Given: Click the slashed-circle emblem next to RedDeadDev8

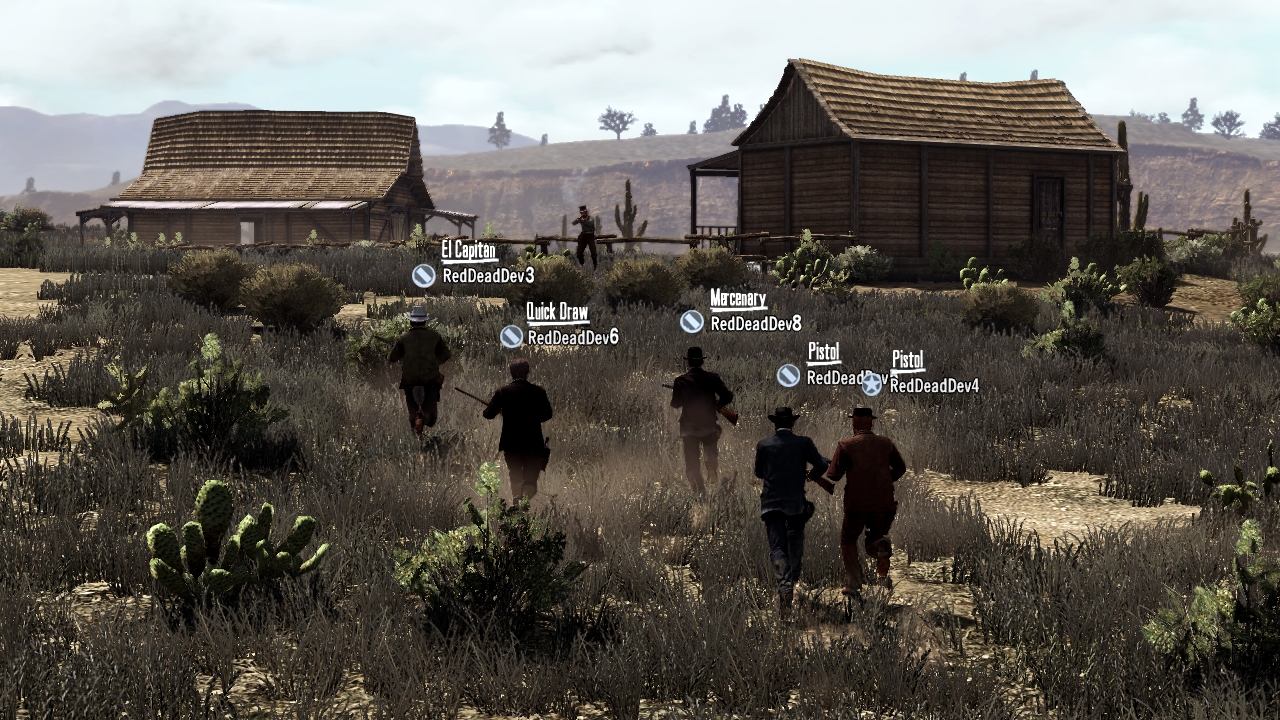Looking at the screenshot, I should (690, 322).
